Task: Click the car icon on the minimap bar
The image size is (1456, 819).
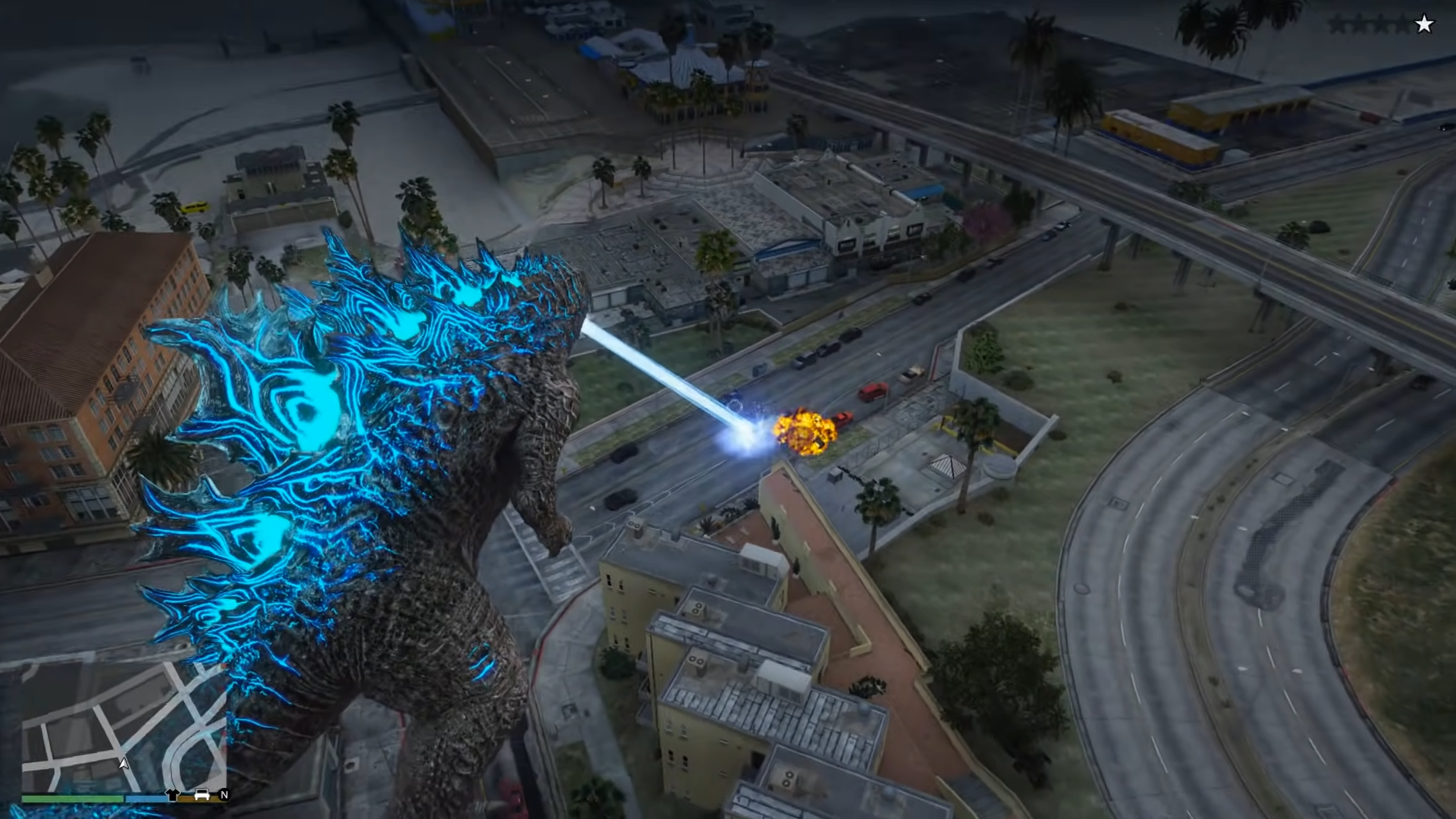Action: pos(201,793)
